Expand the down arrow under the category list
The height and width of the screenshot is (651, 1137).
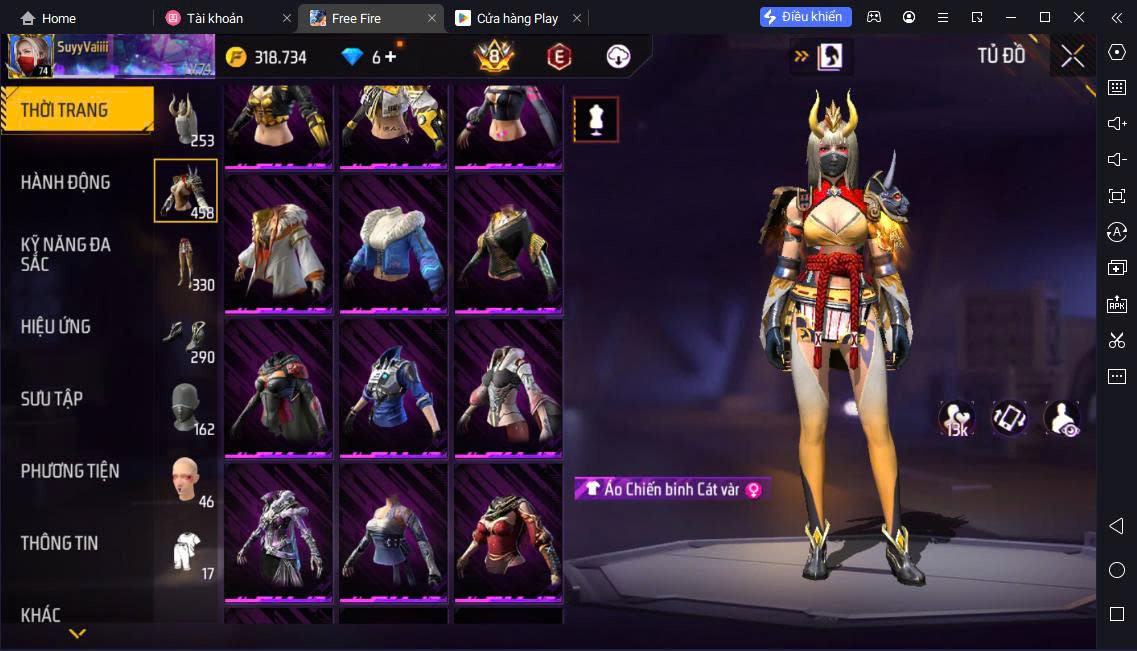(x=77, y=633)
